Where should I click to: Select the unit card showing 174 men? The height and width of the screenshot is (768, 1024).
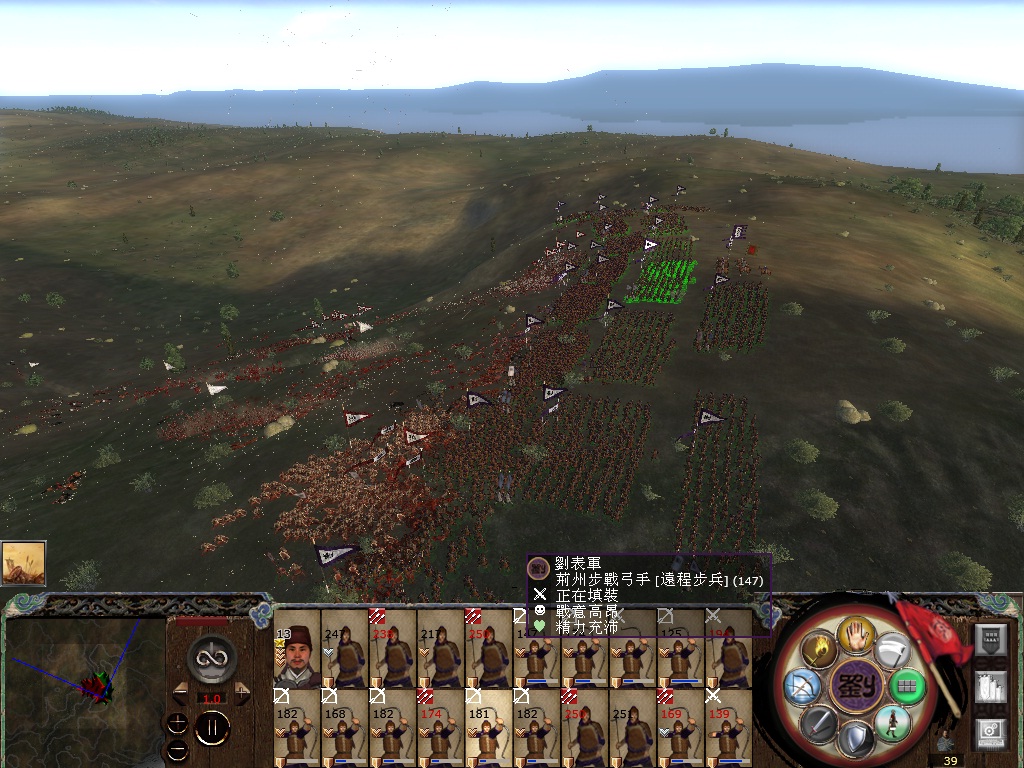[x=441, y=728]
